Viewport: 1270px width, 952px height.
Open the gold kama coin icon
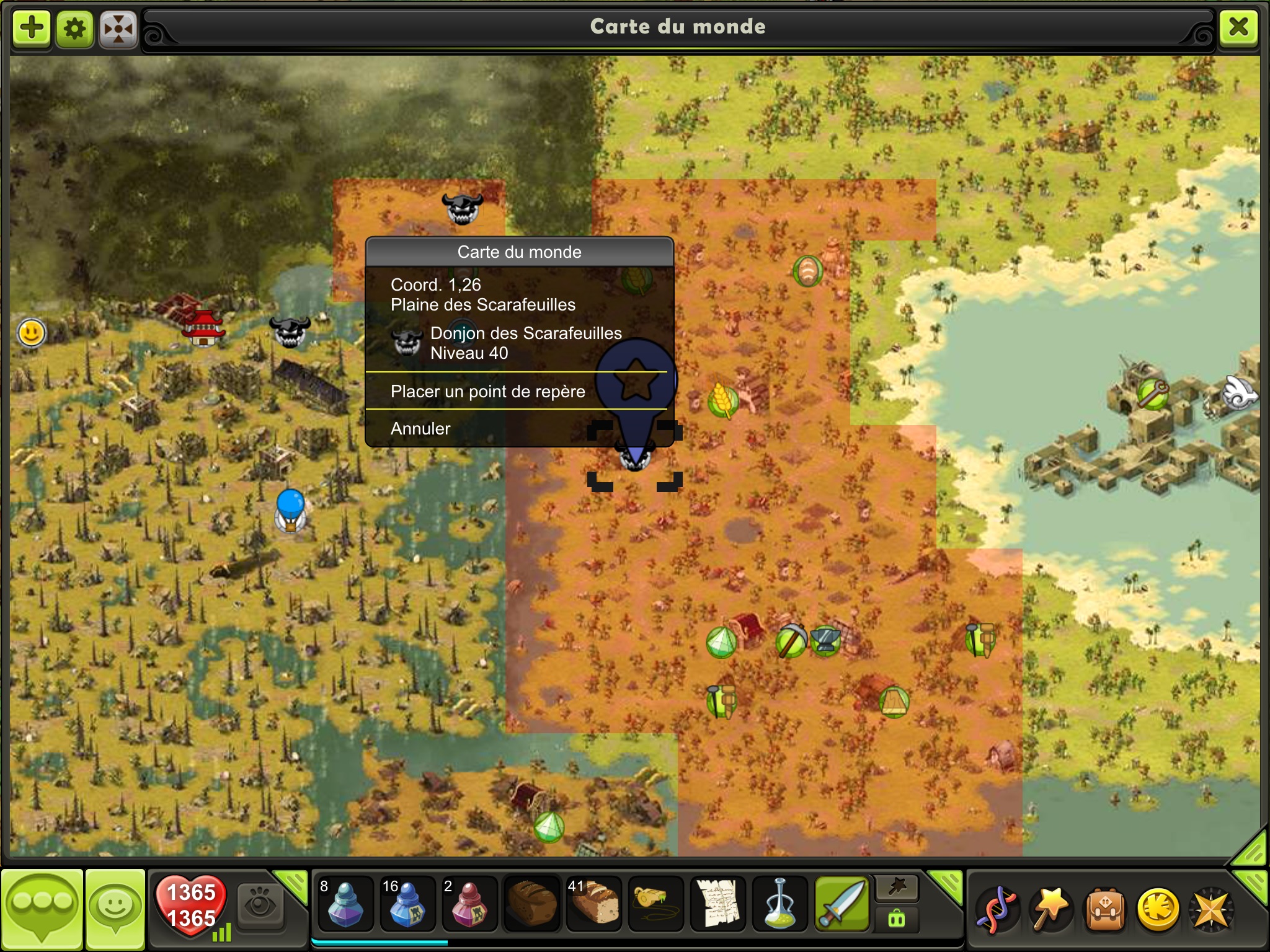[1157, 910]
